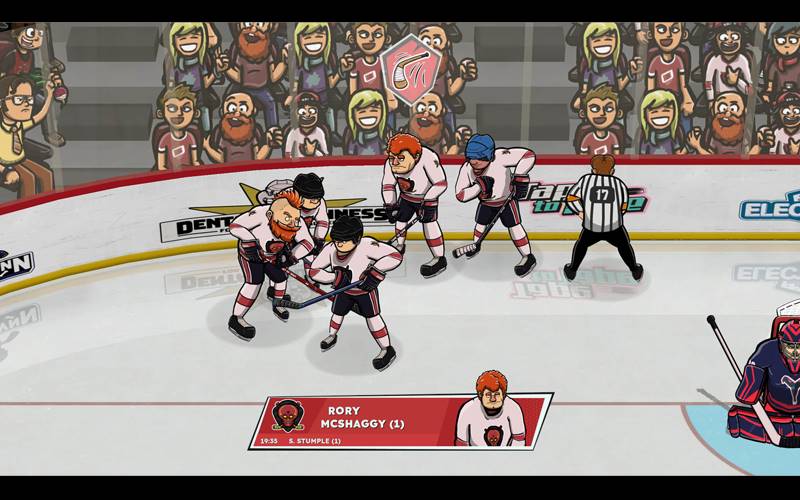The width and height of the screenshot is (800, 500).
Task: Click the team logo on the goal banner
Action: (x=288, y=415)
